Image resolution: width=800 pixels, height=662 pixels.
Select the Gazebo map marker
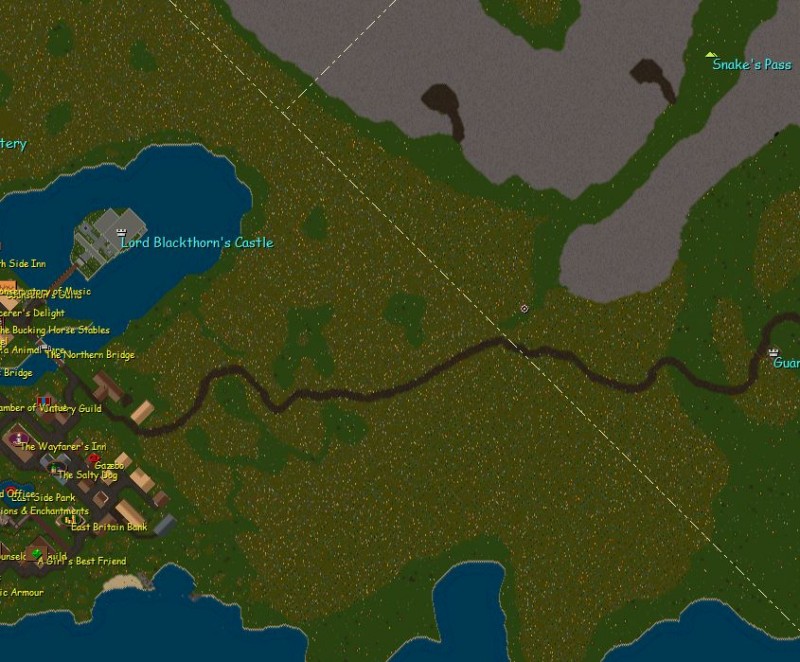(93, 459)
